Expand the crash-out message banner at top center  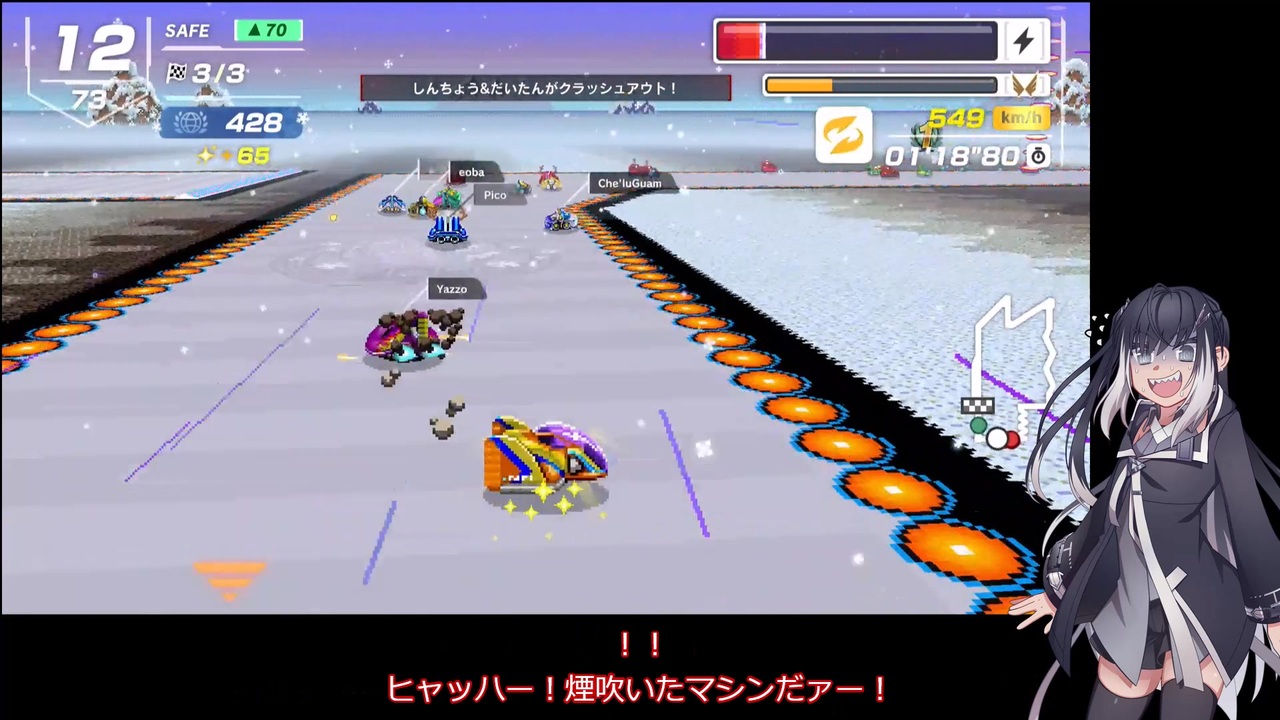coord(545,87)
